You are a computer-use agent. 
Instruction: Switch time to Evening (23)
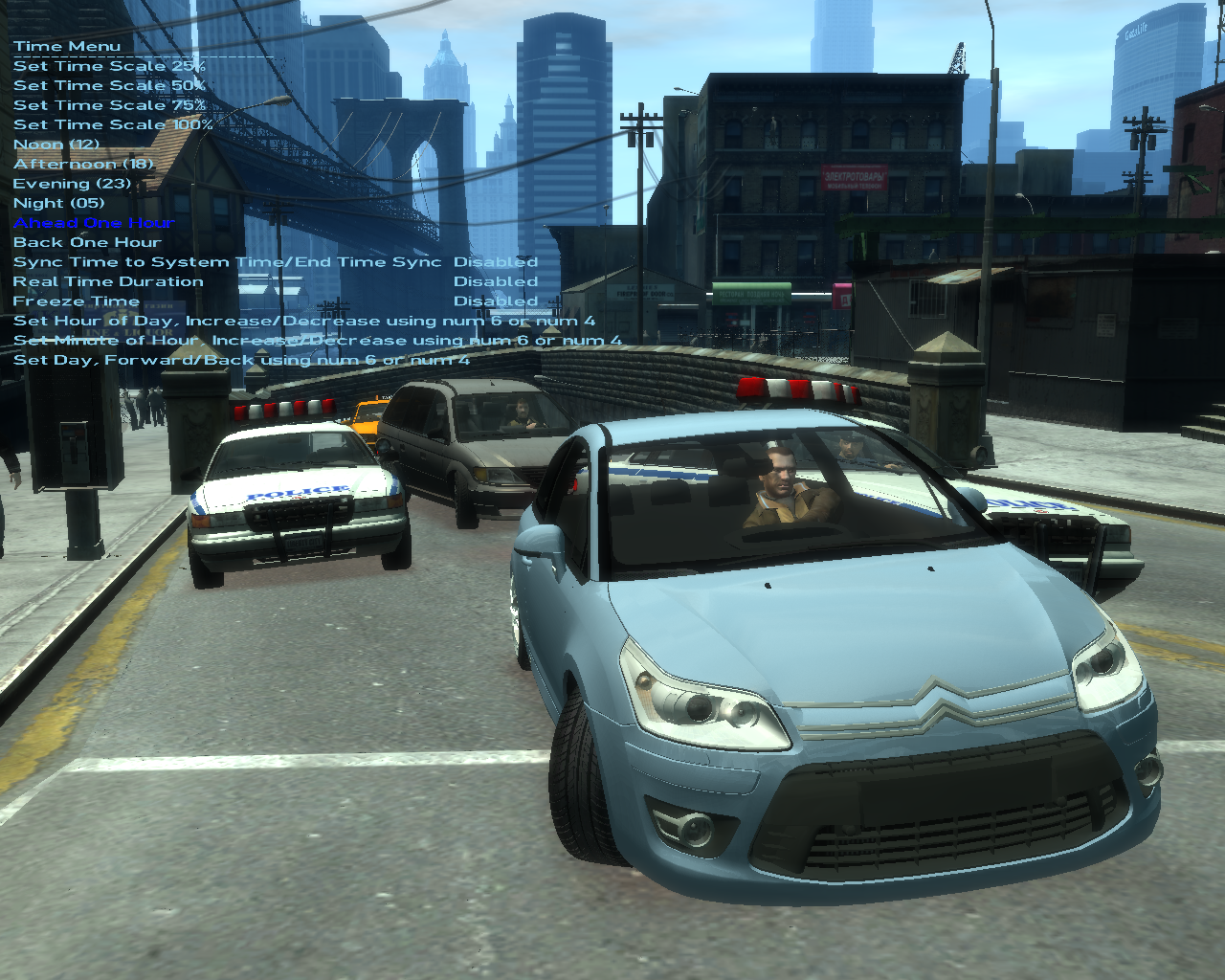point(72,184)
